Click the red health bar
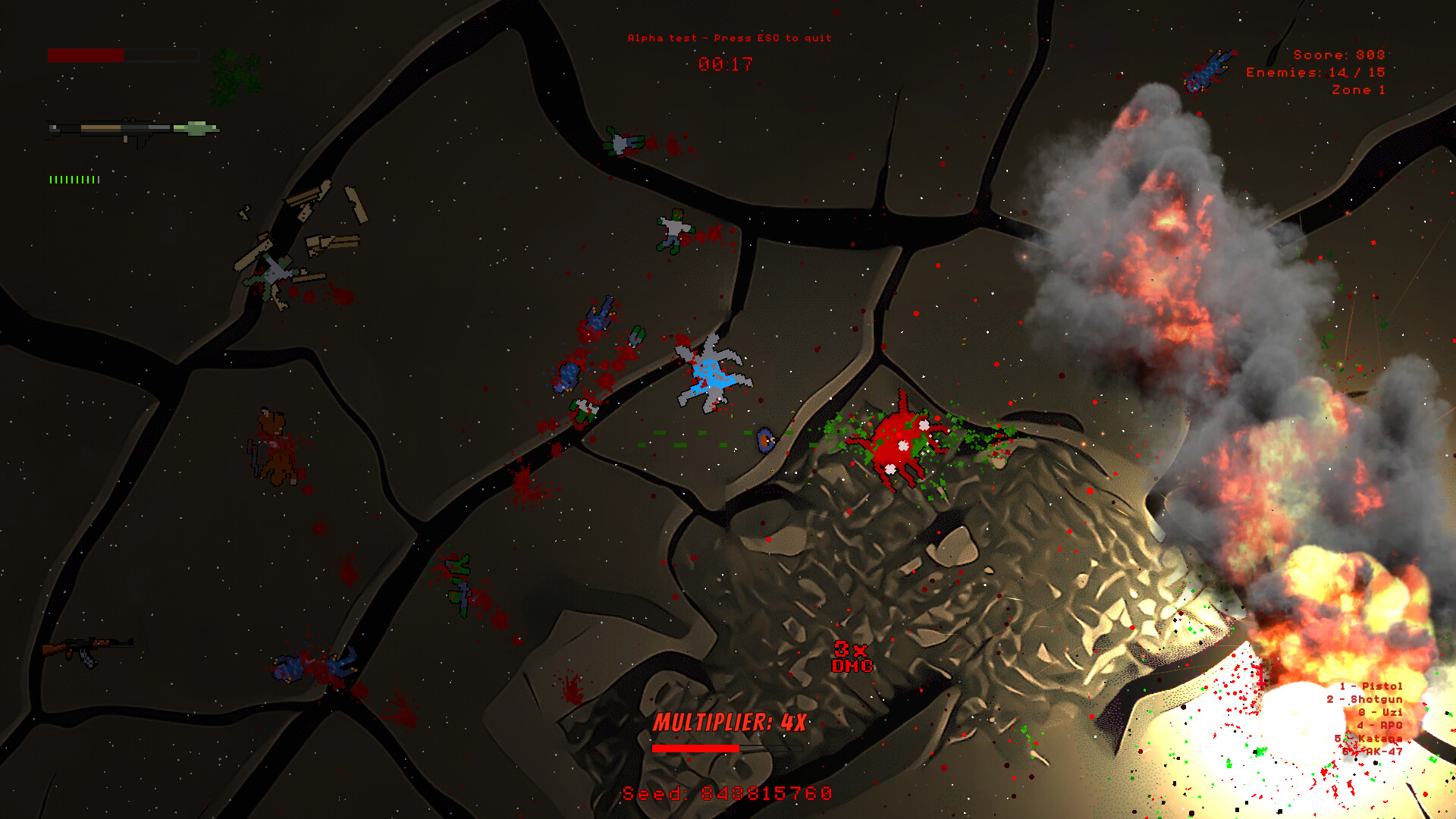 [x=85, y=54]
